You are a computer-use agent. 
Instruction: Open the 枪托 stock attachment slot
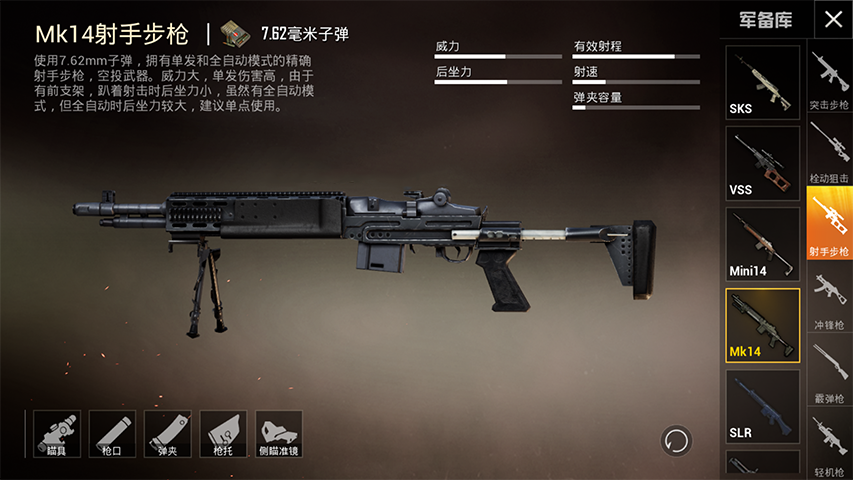(x=223, y=434)
